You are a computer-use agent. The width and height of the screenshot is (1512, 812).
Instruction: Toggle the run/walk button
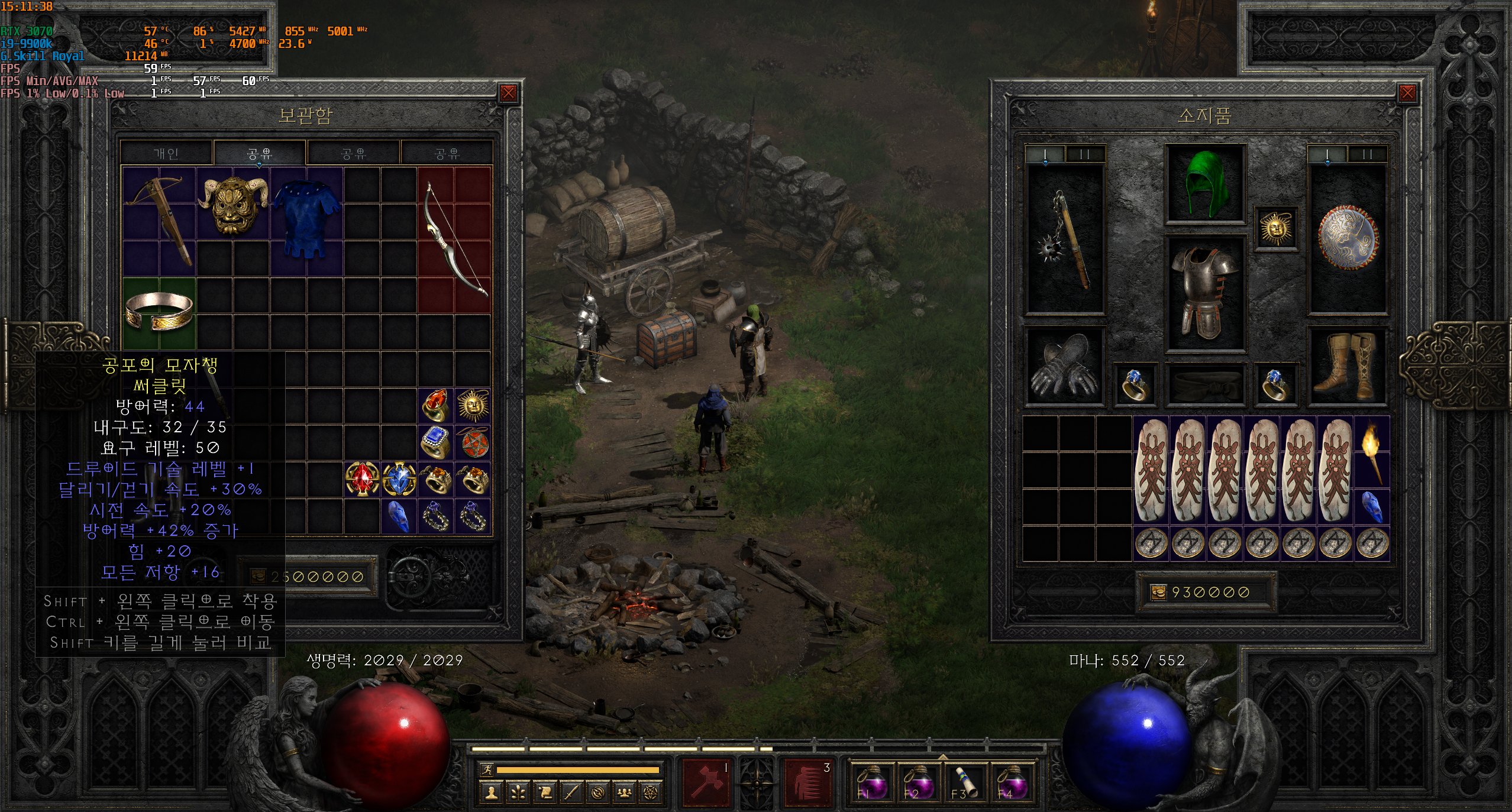pyautogui.click(x=487, y=769)
